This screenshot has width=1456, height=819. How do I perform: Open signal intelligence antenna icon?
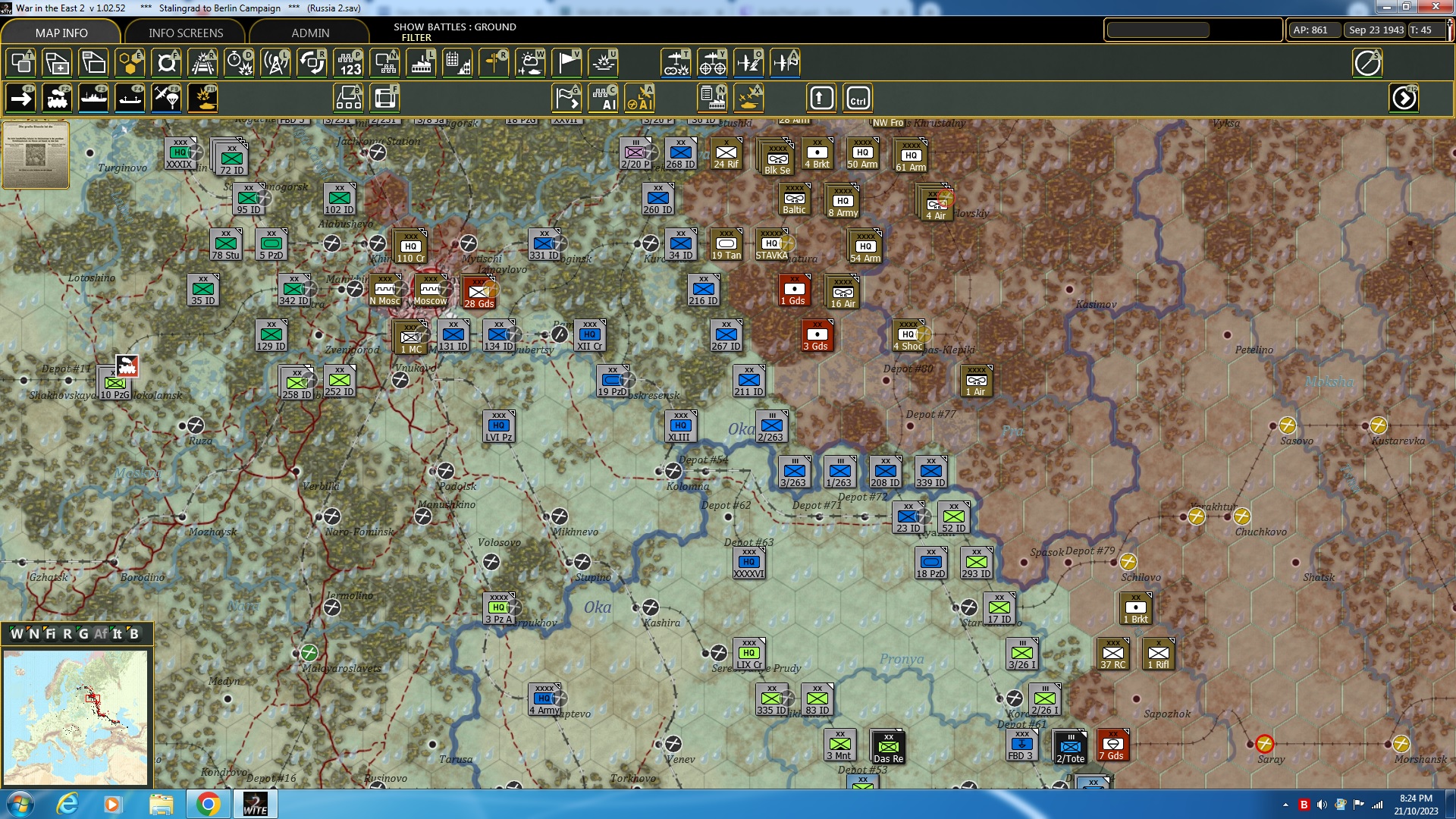[275, 63]
